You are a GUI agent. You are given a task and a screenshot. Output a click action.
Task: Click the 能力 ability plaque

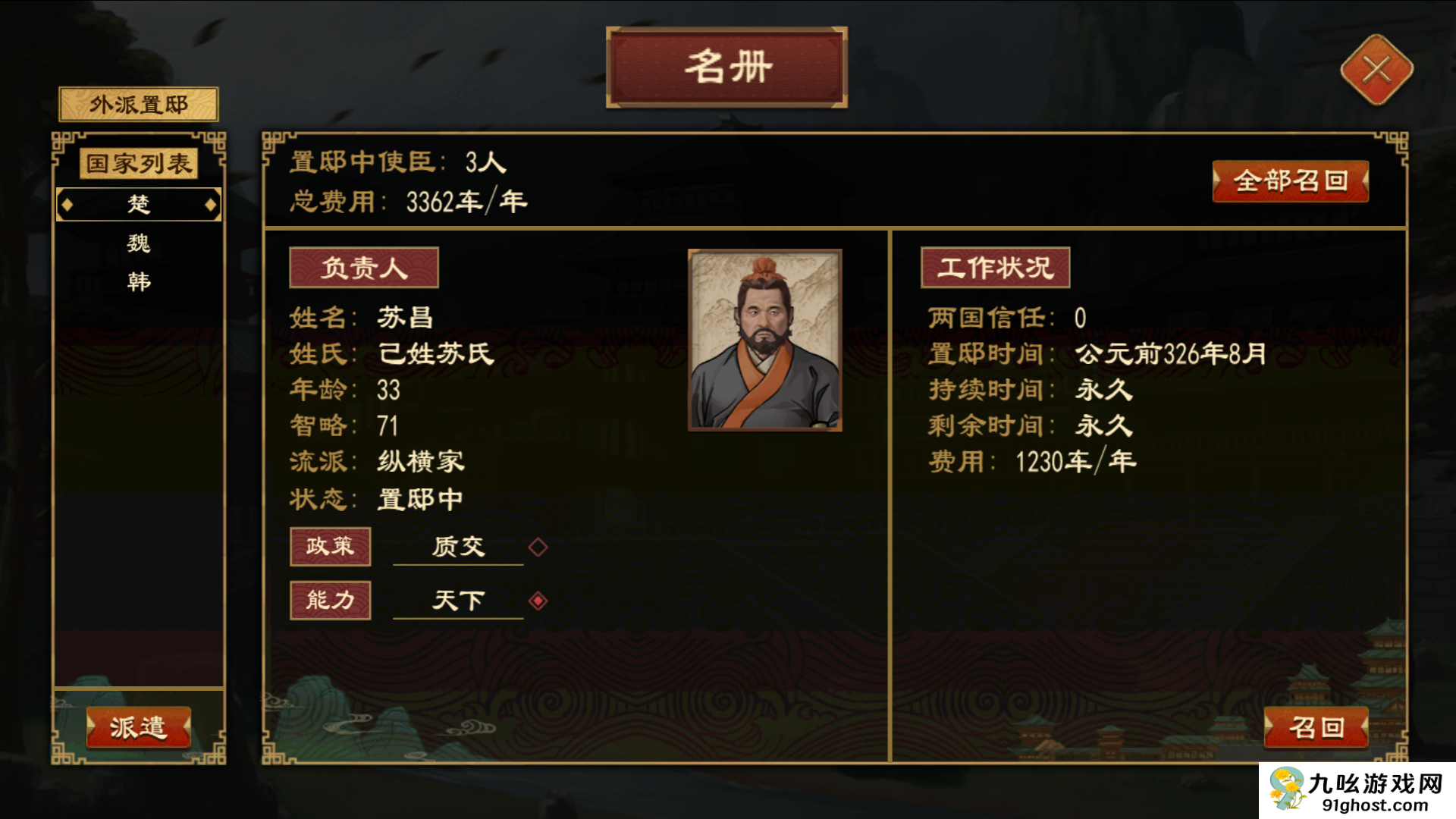331,599
